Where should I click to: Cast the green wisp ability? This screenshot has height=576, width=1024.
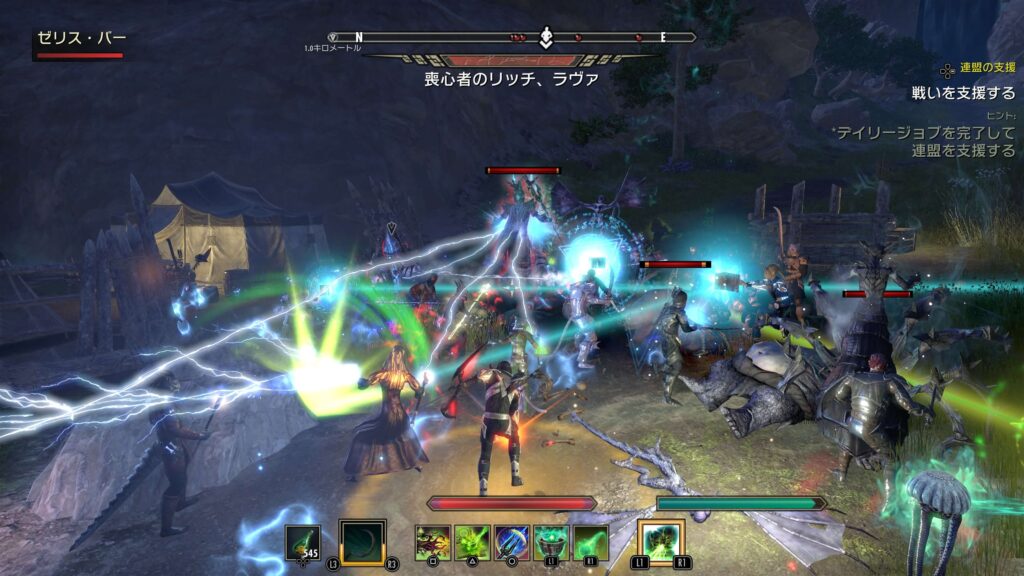click(590, 543)
